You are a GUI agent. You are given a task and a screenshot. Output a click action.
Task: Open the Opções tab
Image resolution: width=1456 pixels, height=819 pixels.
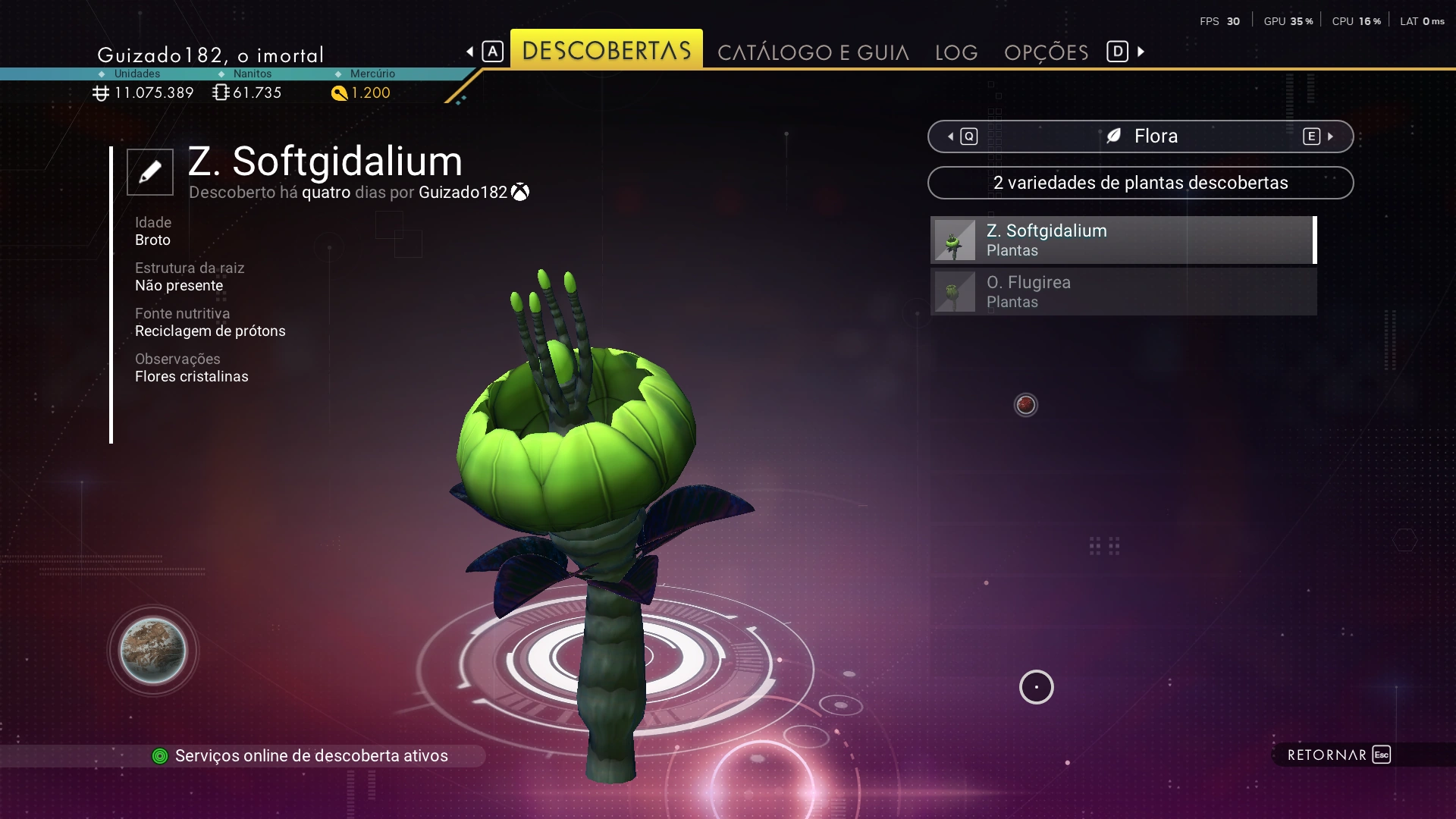pyautogui.click(x=1046, y=52)
